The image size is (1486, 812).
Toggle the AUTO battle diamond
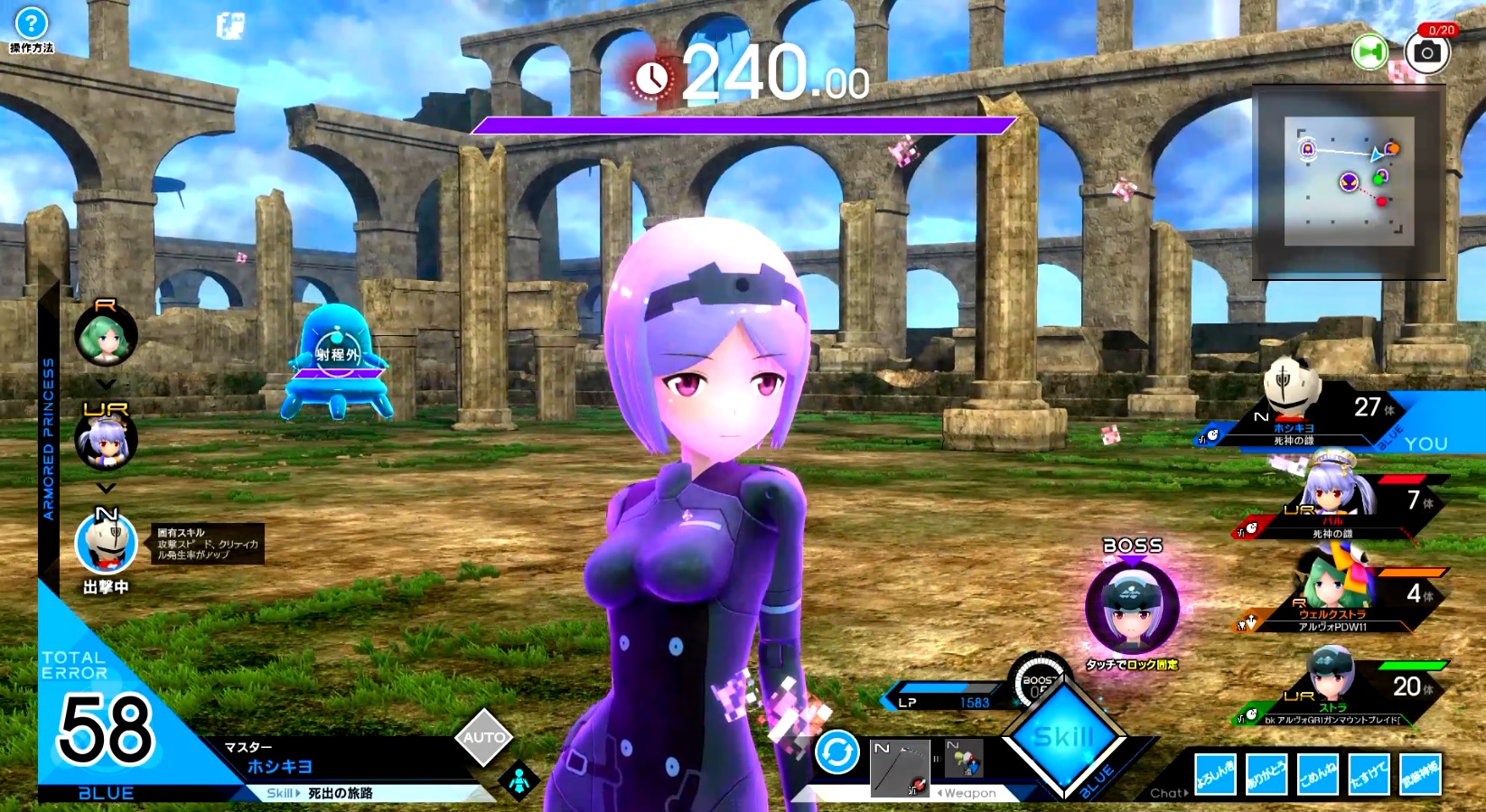484,738
